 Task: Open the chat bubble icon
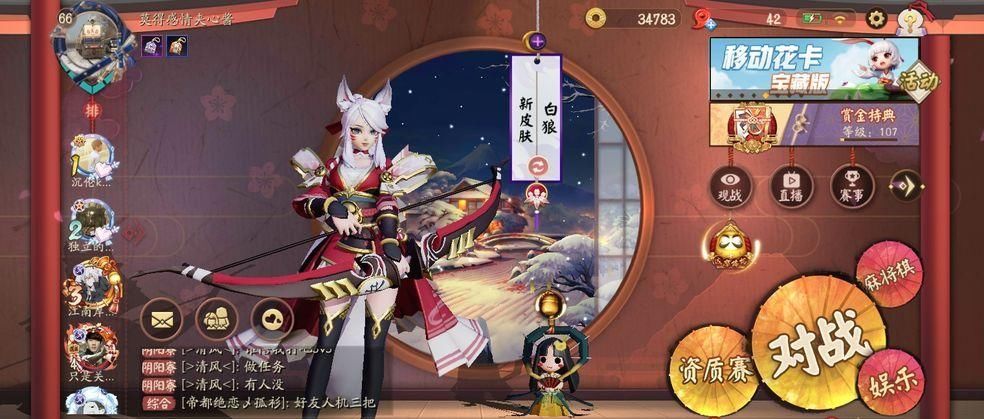(271, 319)
